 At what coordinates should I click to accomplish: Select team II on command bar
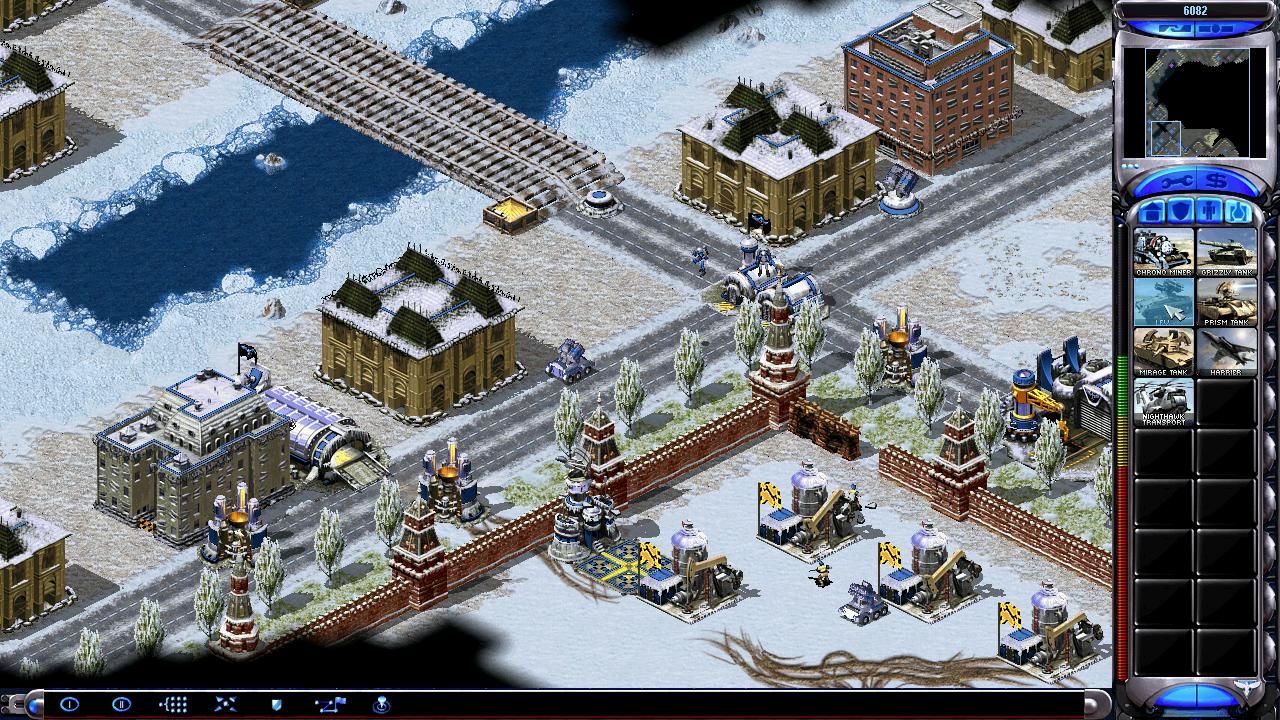(121, 704)
